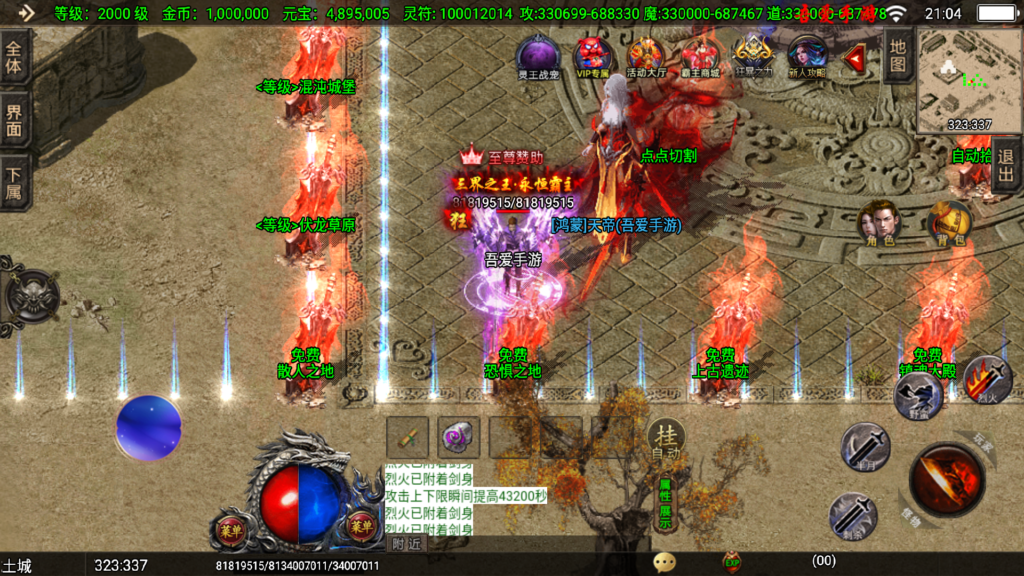Open the 灵王战宠 pet icon
Screen dimensions: 1024x576
538,56
